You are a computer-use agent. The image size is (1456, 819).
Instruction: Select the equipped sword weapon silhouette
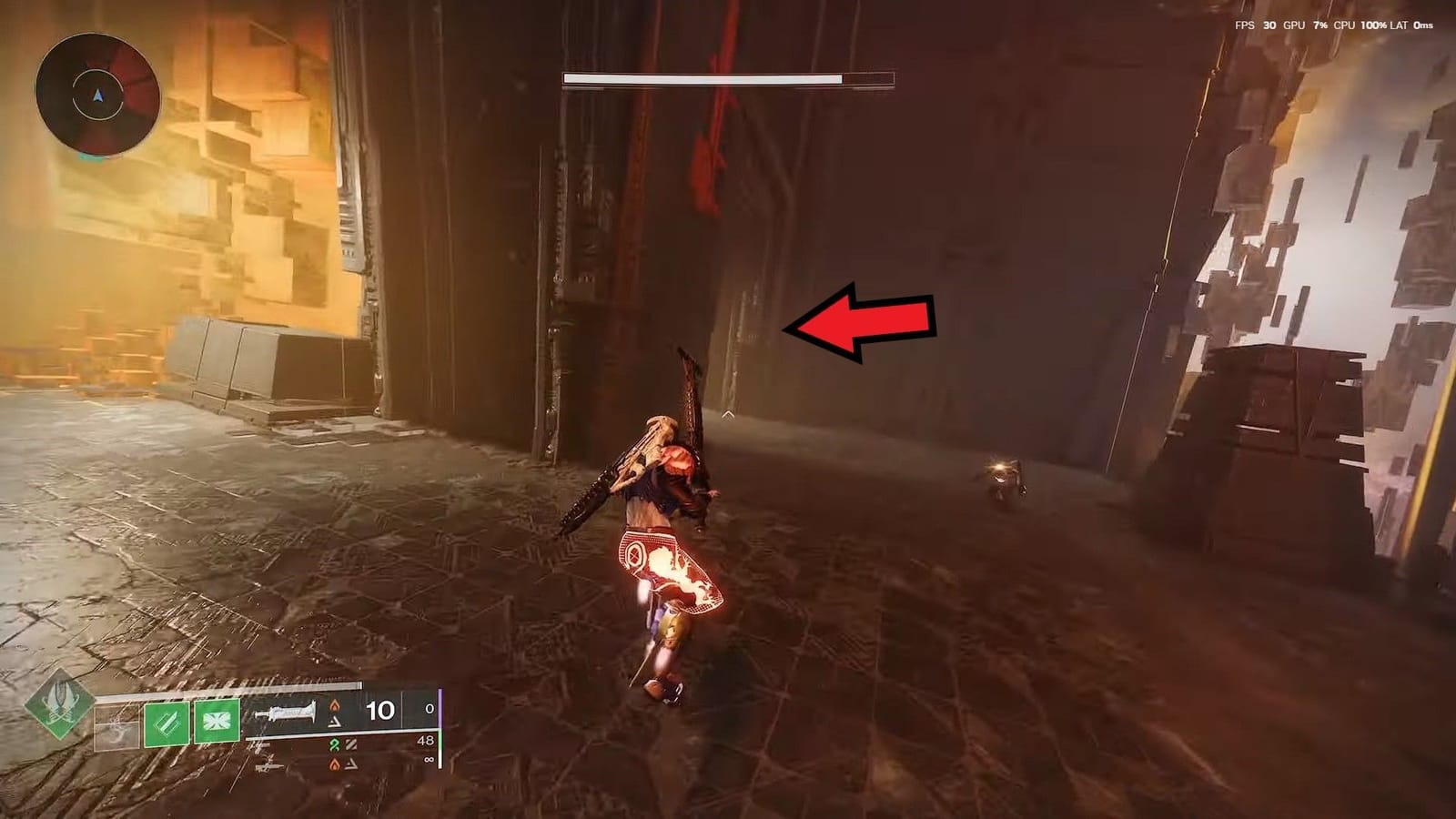(x=287, y=713)
